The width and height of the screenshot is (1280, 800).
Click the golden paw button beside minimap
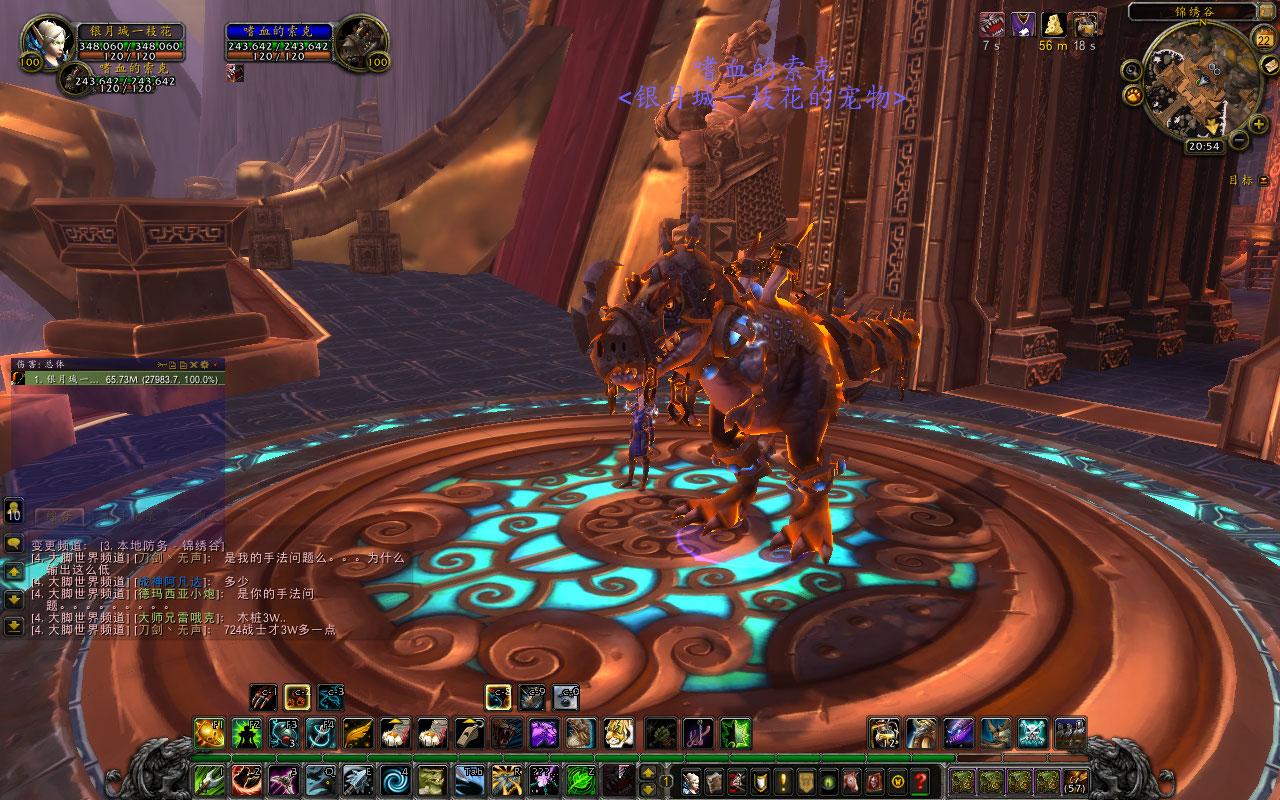[x=1134, y=96]
